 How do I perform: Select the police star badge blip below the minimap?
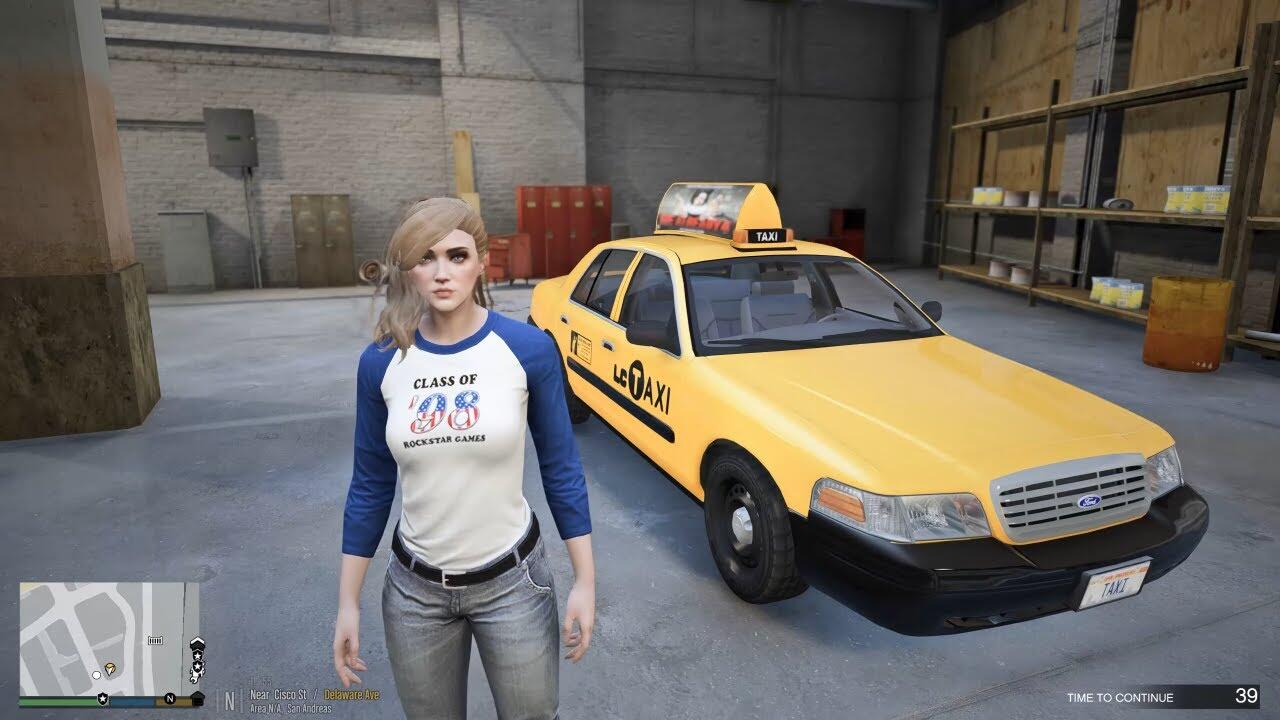[104, 698]
